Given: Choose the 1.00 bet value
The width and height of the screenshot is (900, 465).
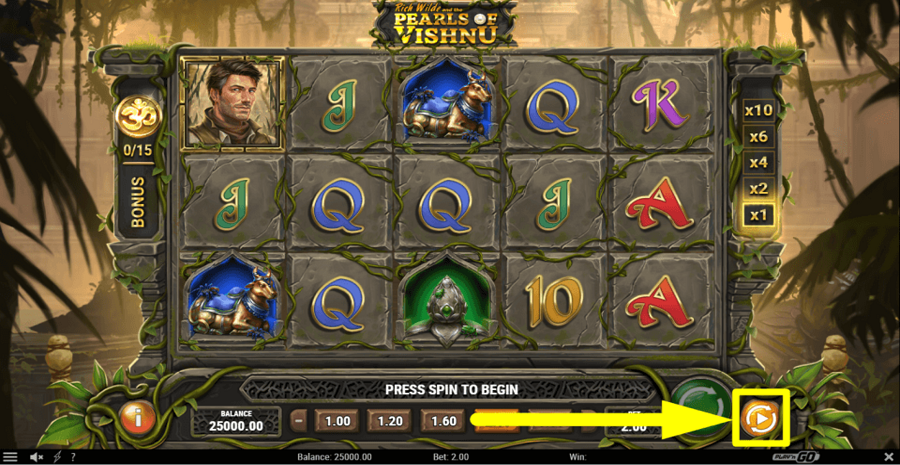Looking at the screenshot, I should [338, 421].
